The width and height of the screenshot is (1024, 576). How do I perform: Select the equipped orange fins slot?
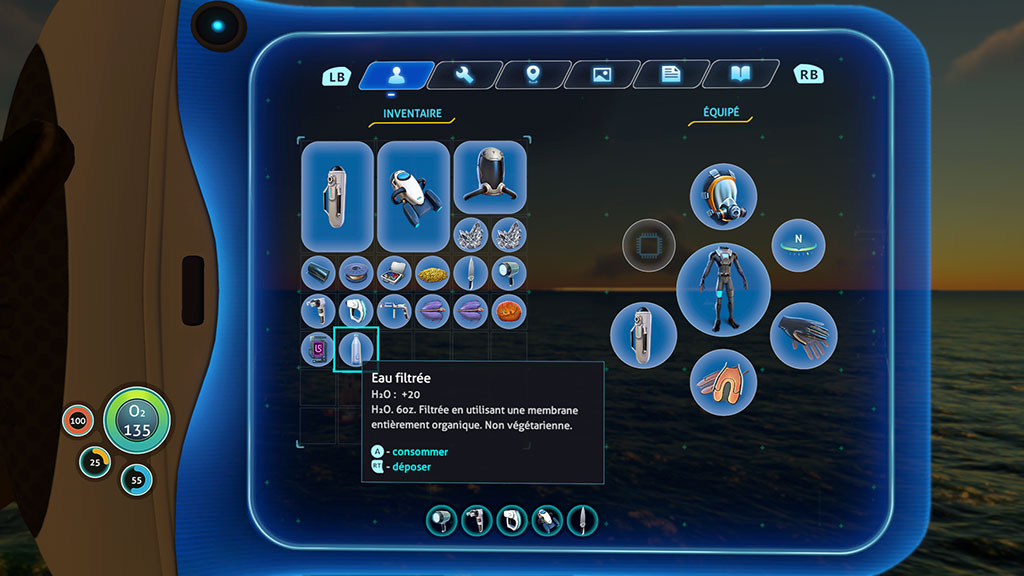723,382
